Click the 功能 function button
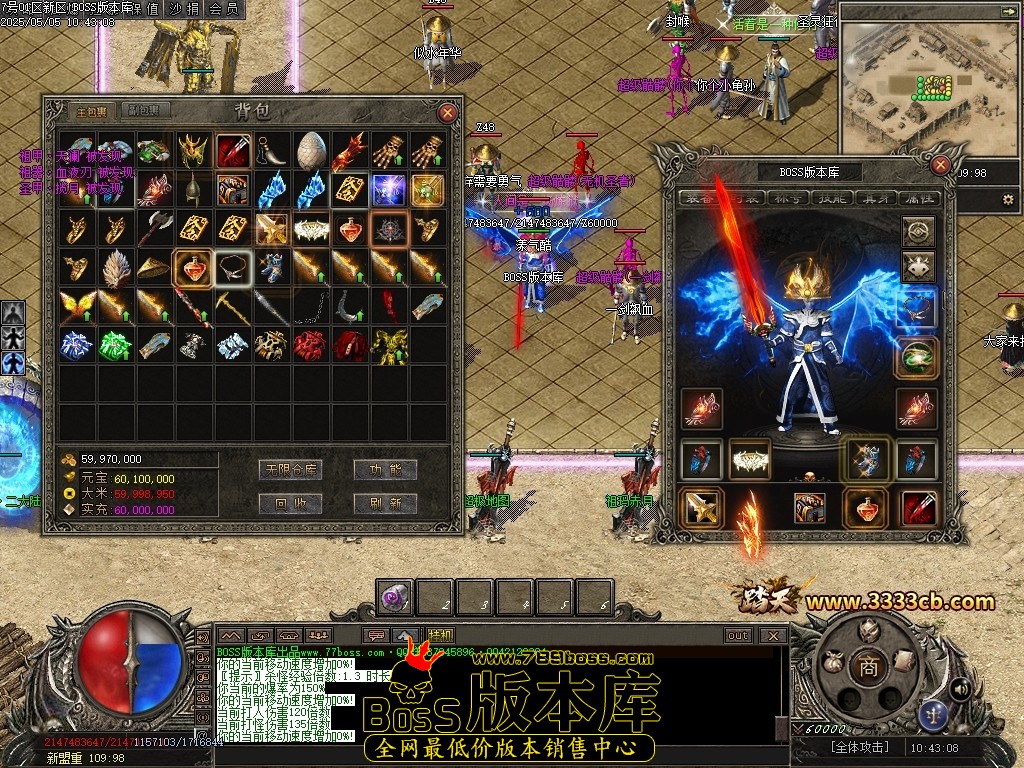 385,469
